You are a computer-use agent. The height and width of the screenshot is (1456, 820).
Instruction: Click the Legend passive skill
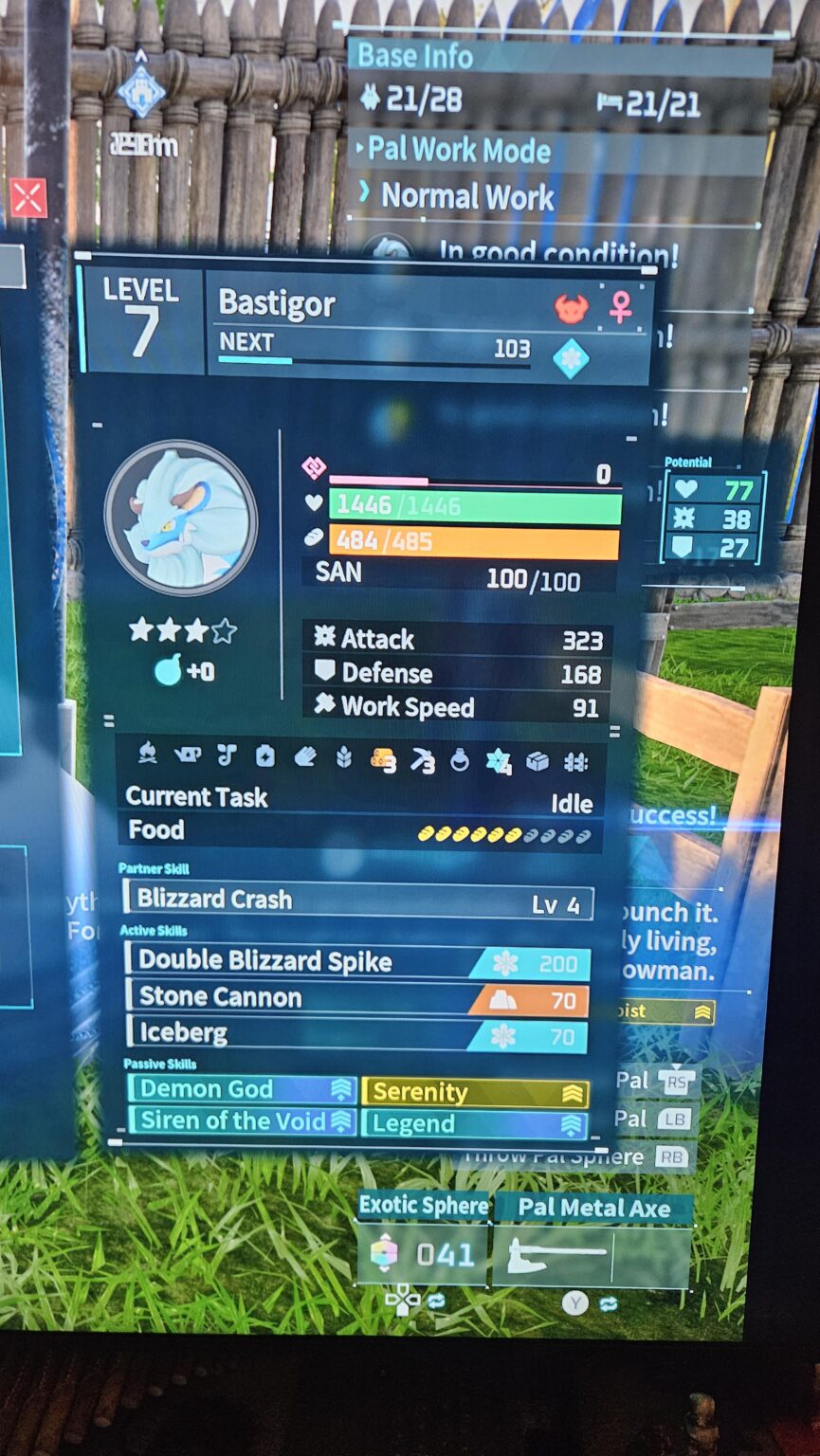coord(475,1124)
